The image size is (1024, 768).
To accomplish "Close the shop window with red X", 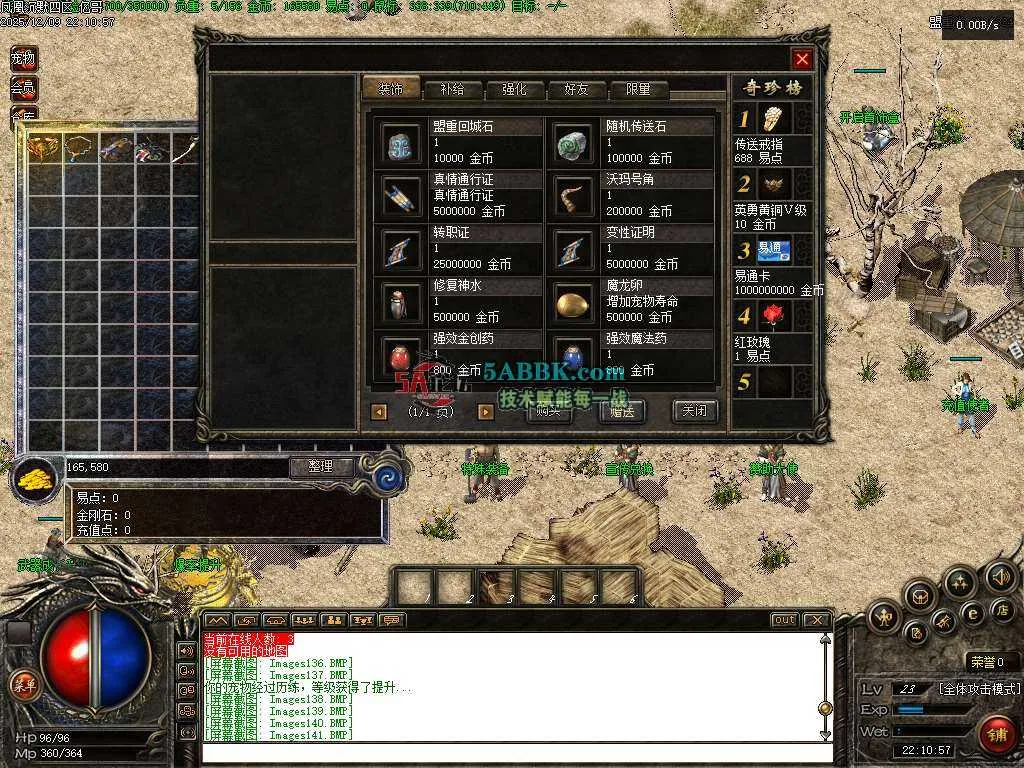I will (x=802, y=59).
